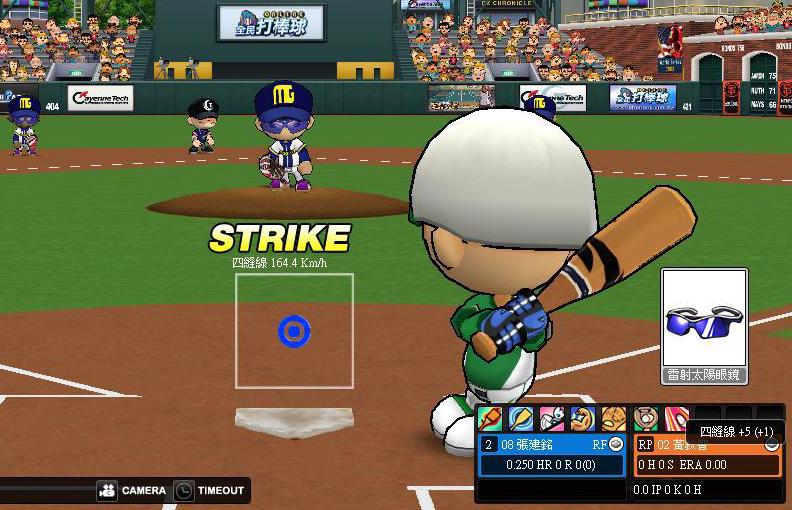This screenshot has width=792, height=510.
Task: Select the wooden paddle skill icon
Action: click(x=521, y=418)
